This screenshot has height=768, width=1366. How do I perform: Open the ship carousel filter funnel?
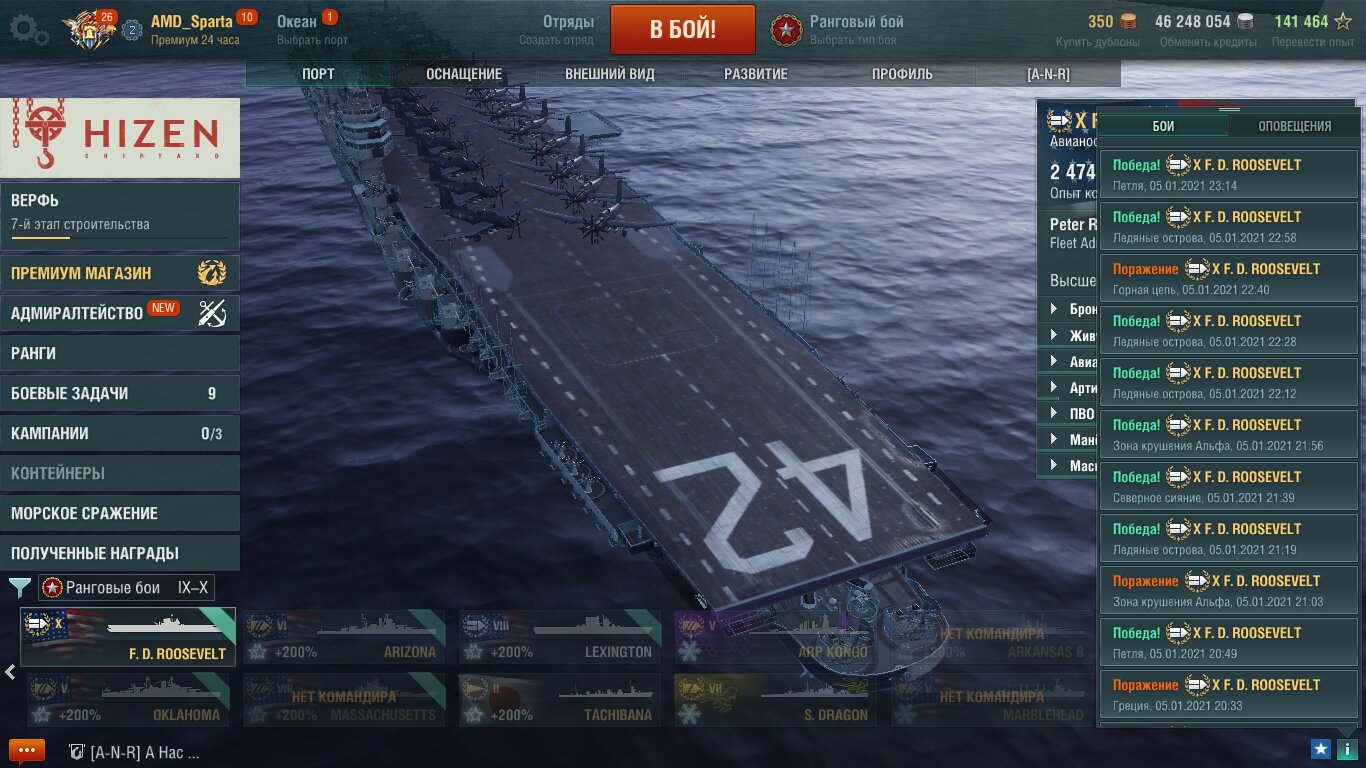click(x=19, y=588)
